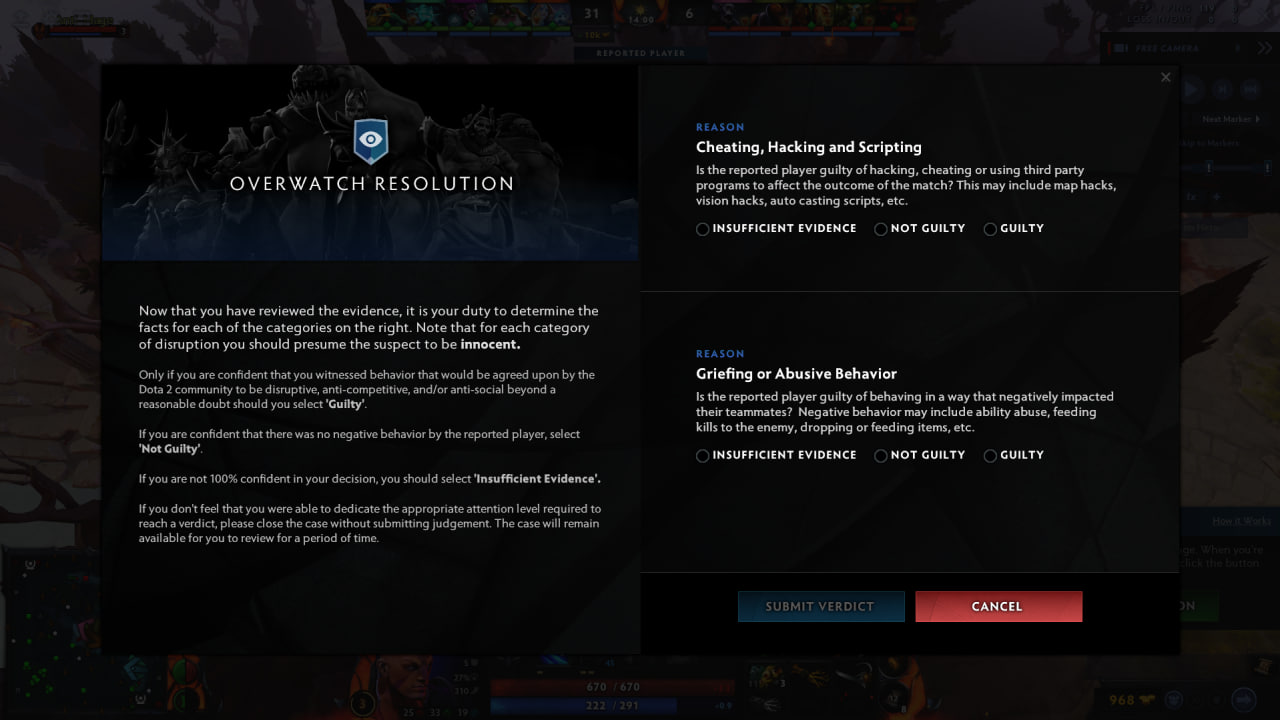Mark Guilty for Cheating, Hacking and Scripting
Screen dimensions: 1280x720
(x=989, y=229)
